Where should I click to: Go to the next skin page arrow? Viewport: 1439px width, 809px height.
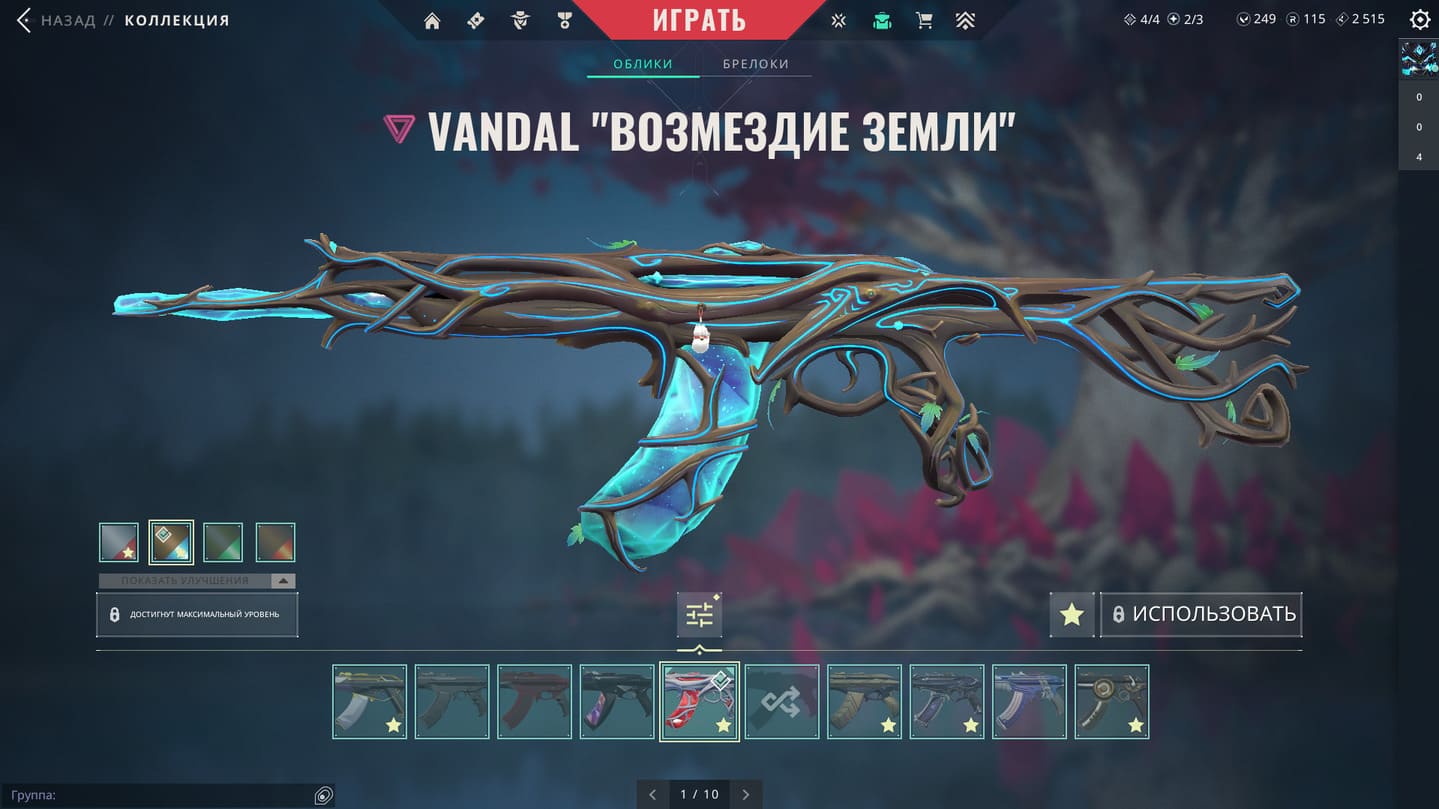coord(745,795)
